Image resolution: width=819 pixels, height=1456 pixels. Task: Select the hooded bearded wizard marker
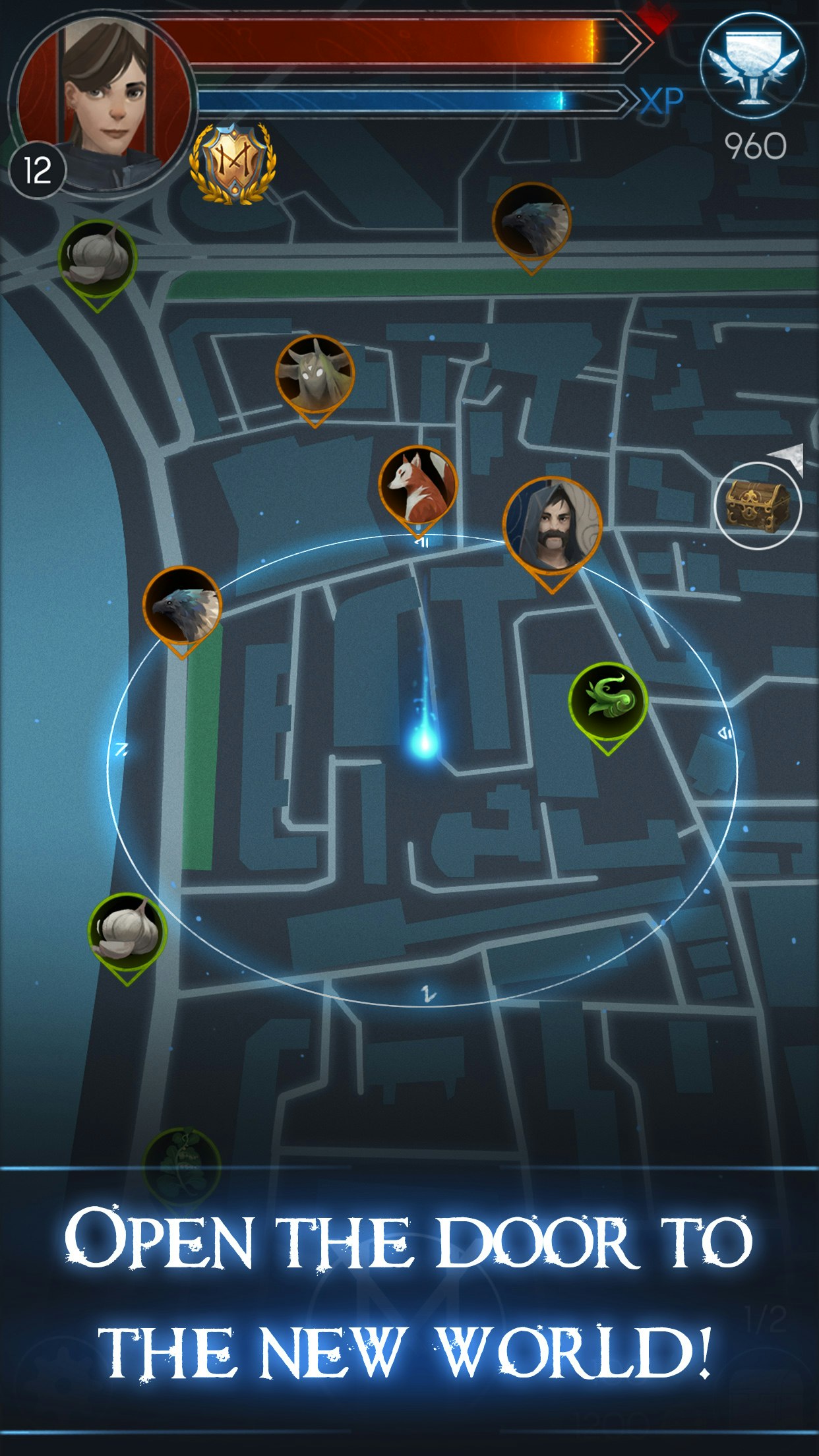(x=552, y=526)
